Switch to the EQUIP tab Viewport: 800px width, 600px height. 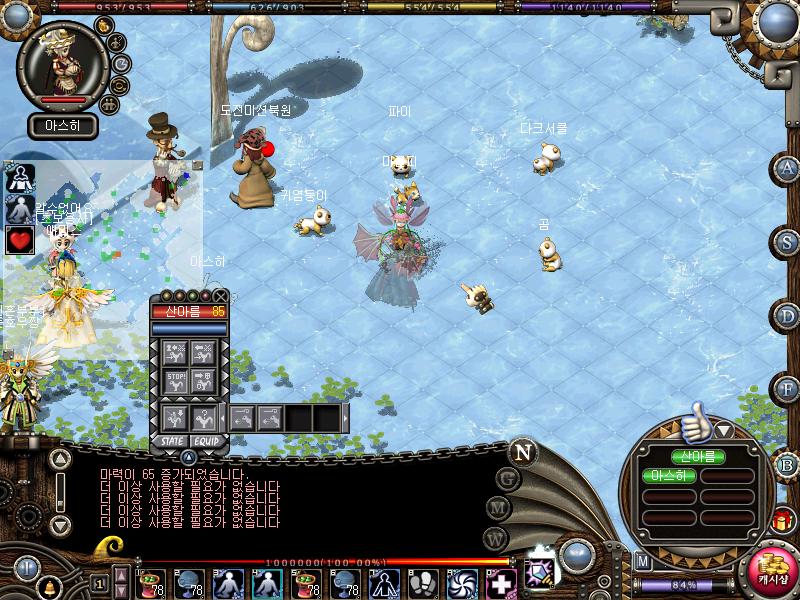pyautogui.click(x=207, y=440)
